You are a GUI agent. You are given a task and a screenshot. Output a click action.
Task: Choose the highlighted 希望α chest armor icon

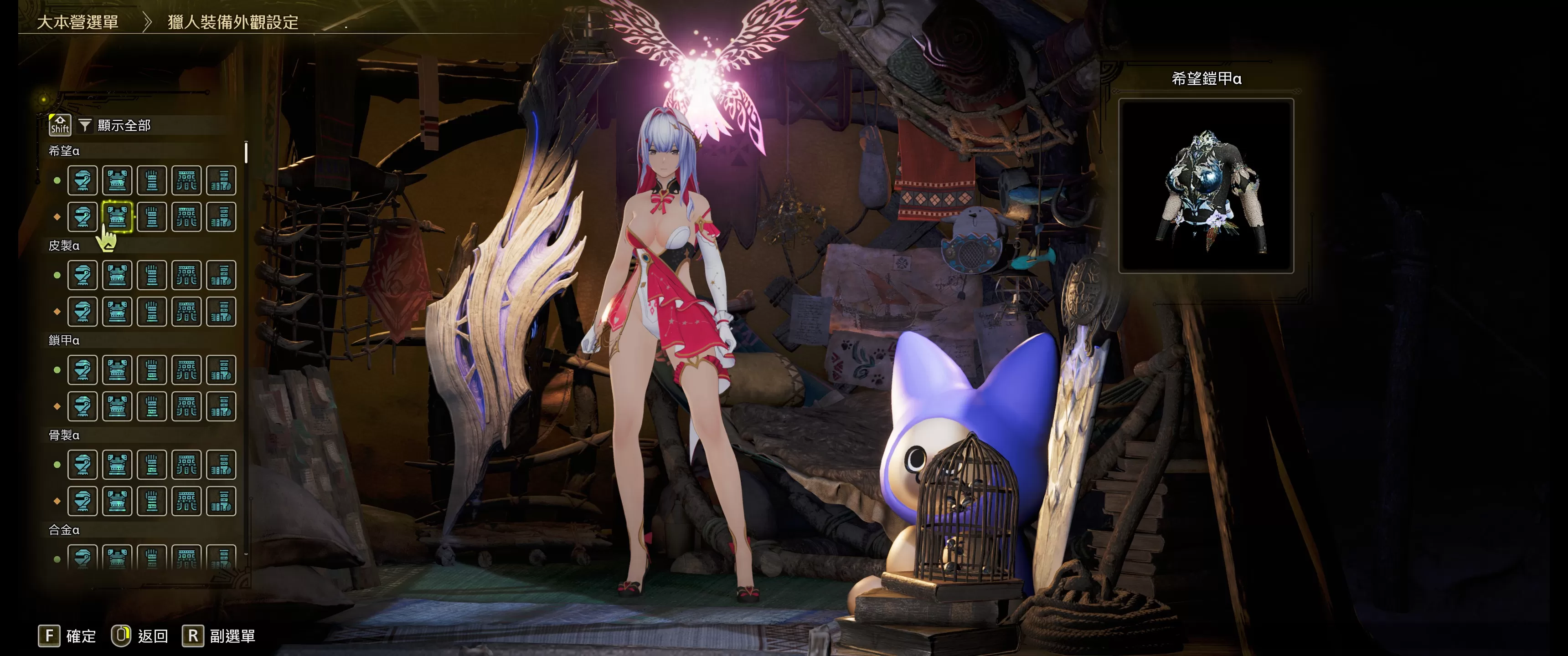click(x=118, y=217)
